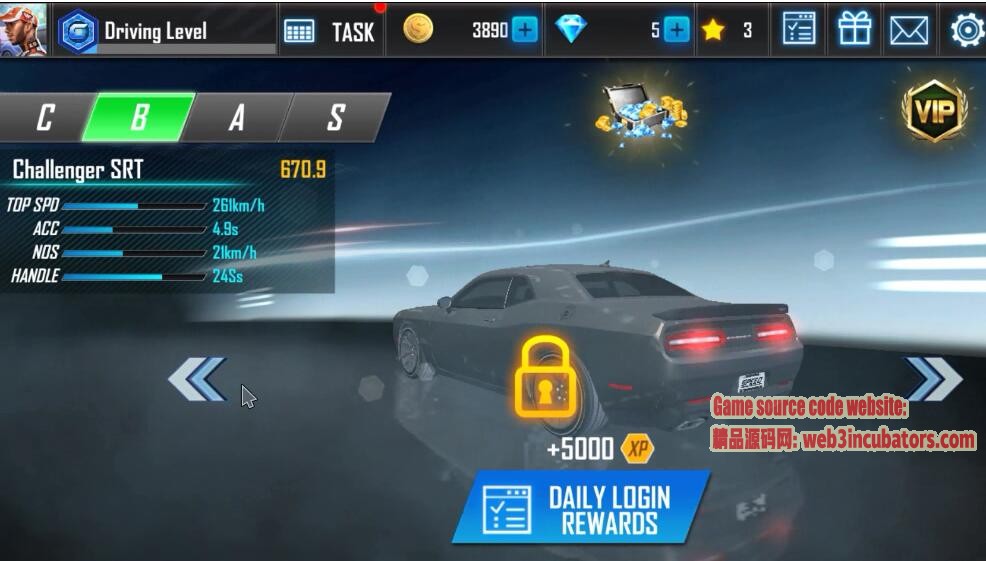Show the next car with right arrows
Viewport: 986px width, 561px height.
(933, 379)
